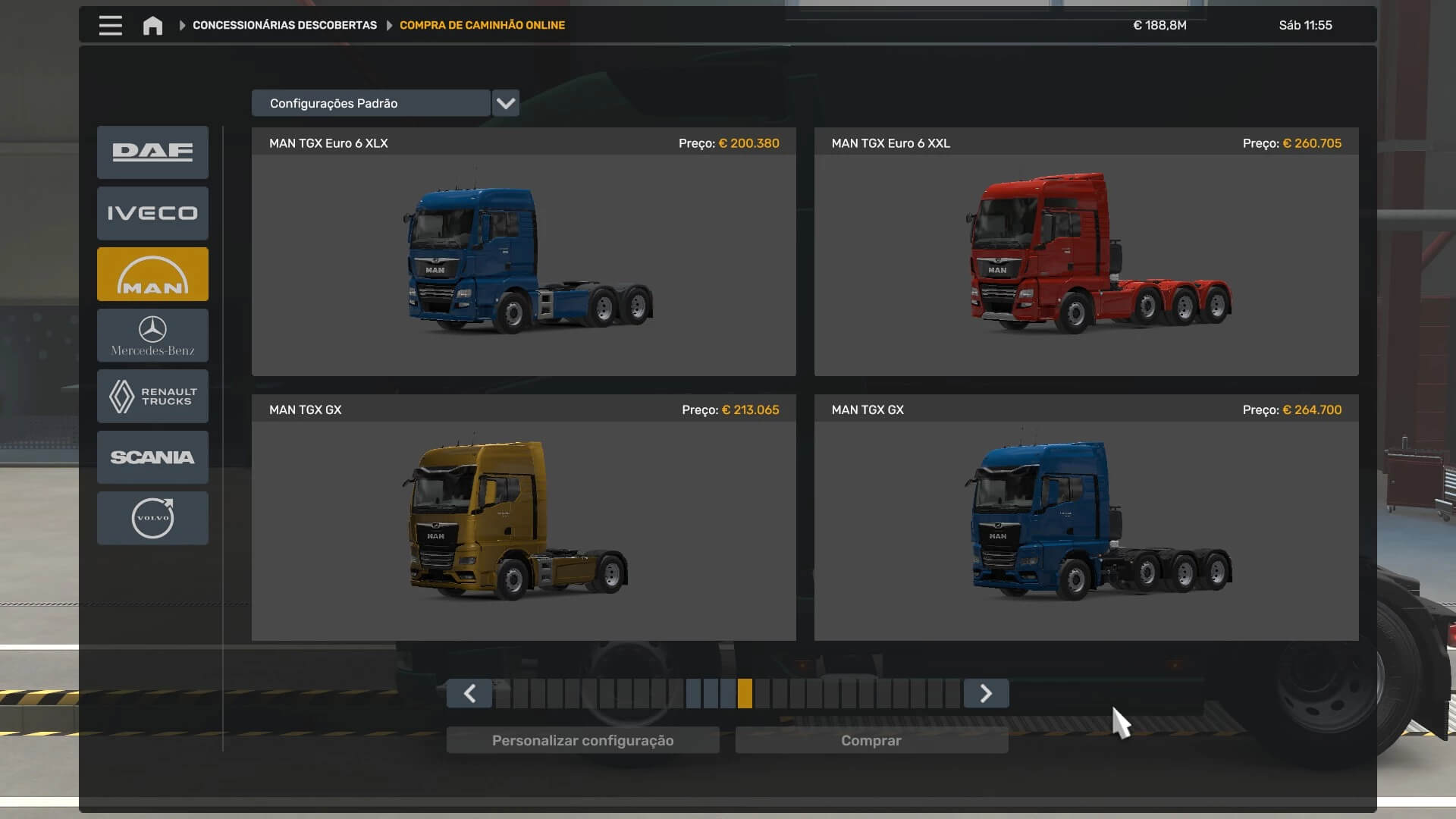Select the Volvo brand tab
The width and height of the screenshot is (1456, 819).
[152, 518]
